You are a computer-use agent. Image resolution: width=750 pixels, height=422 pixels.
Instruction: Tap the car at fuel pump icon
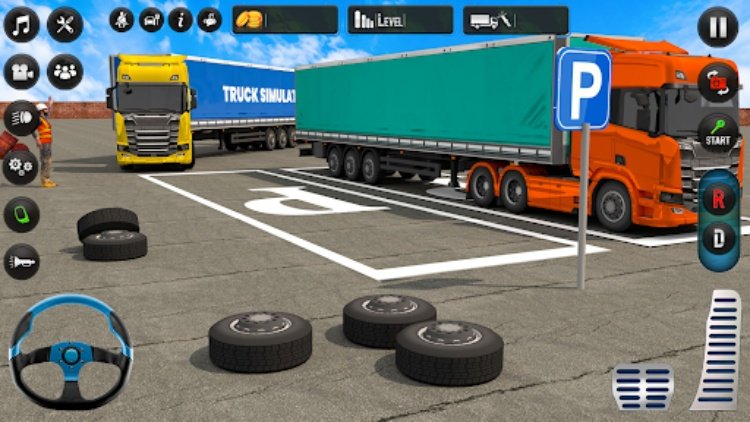(x=151, y=20)
